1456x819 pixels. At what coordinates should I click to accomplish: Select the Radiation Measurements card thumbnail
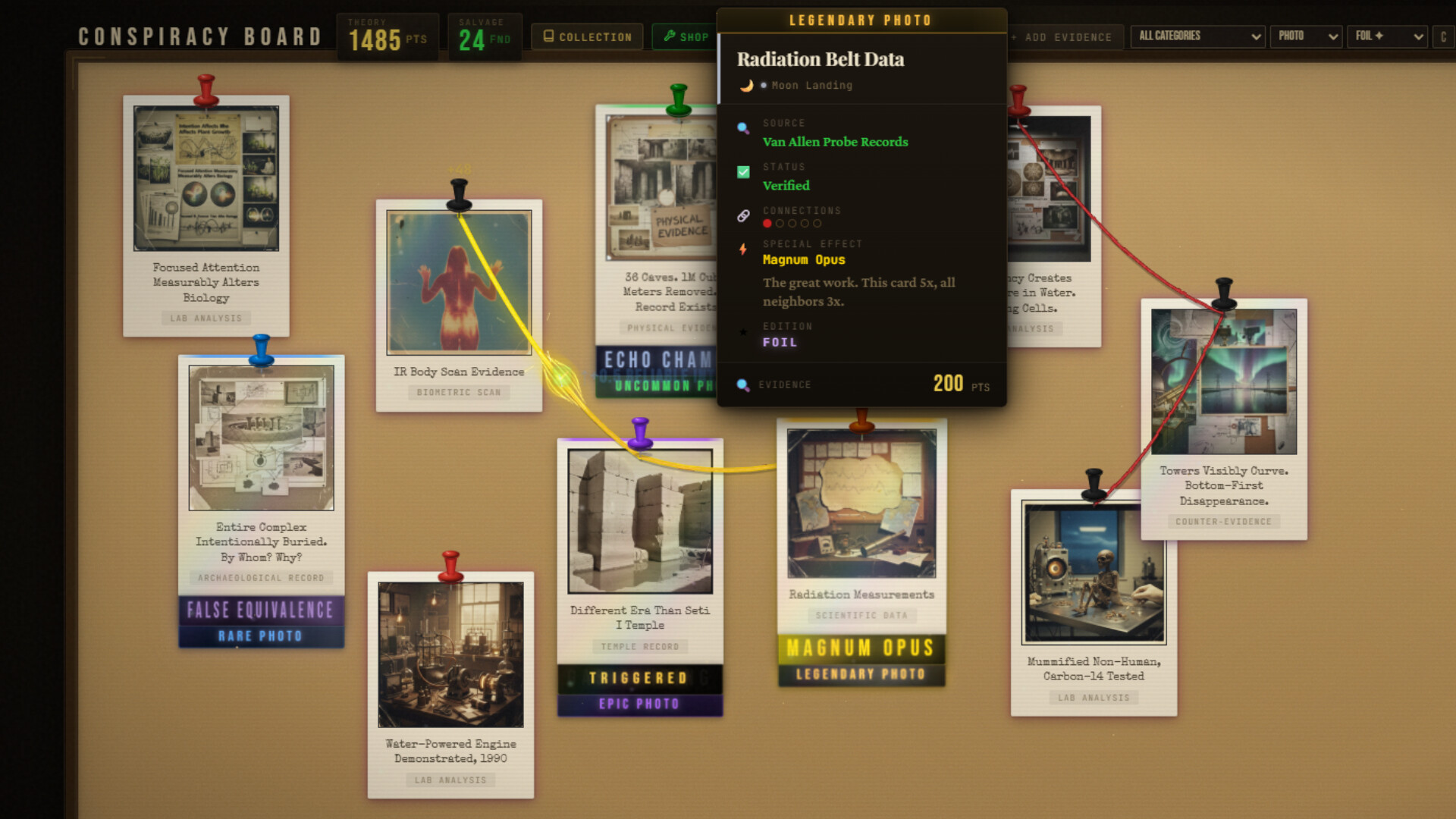[861, 500]
